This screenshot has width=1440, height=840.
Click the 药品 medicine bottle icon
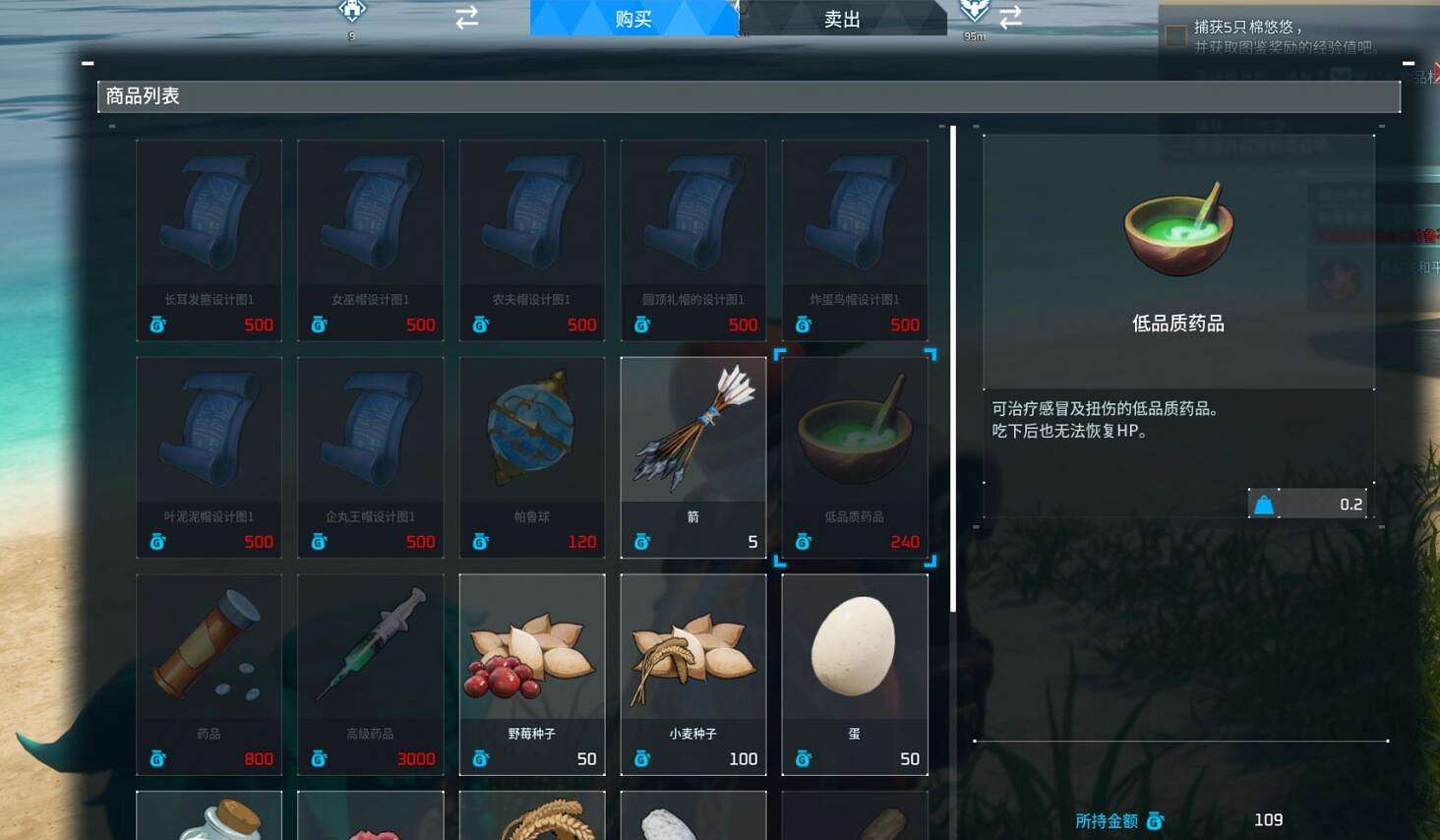tap(209, 644)
